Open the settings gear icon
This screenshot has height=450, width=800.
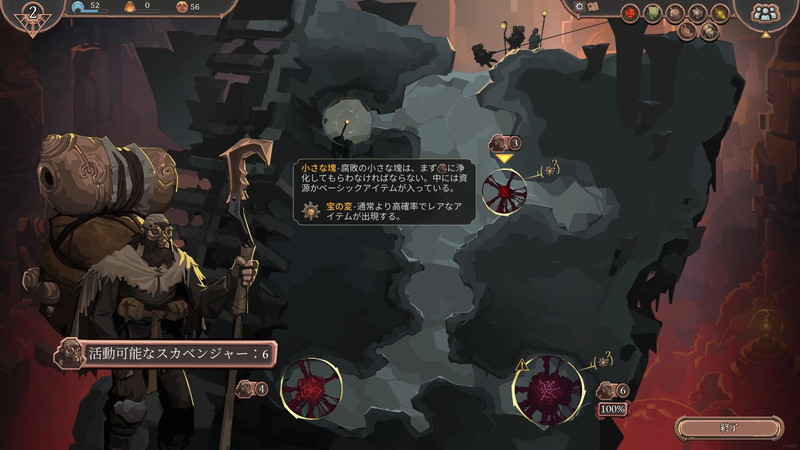(x=577, y=7)
